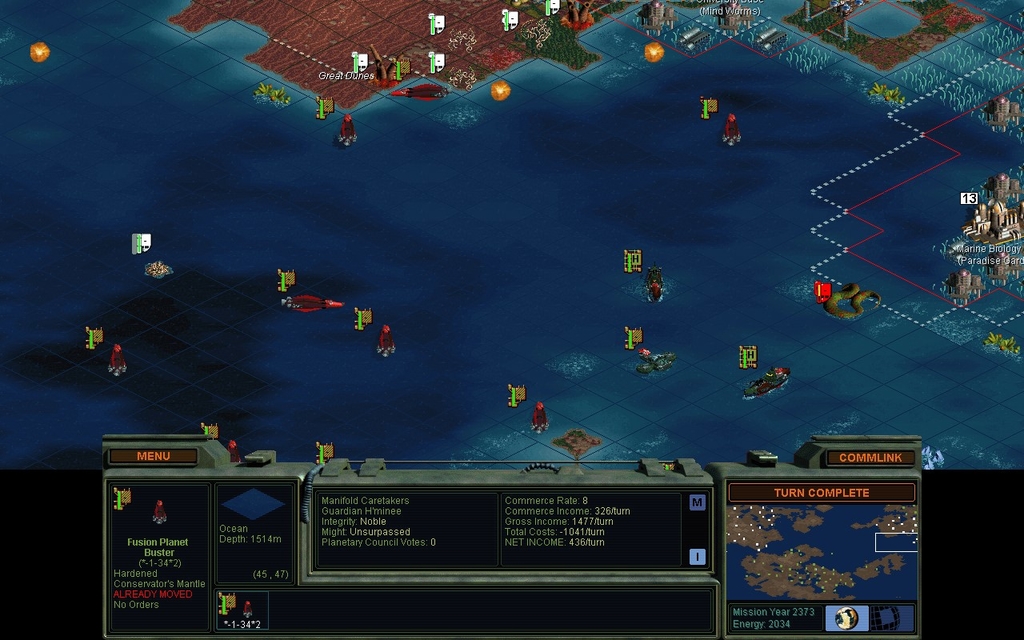Open the COMMLINK panel
The image size is (1024, 640).
870,457
